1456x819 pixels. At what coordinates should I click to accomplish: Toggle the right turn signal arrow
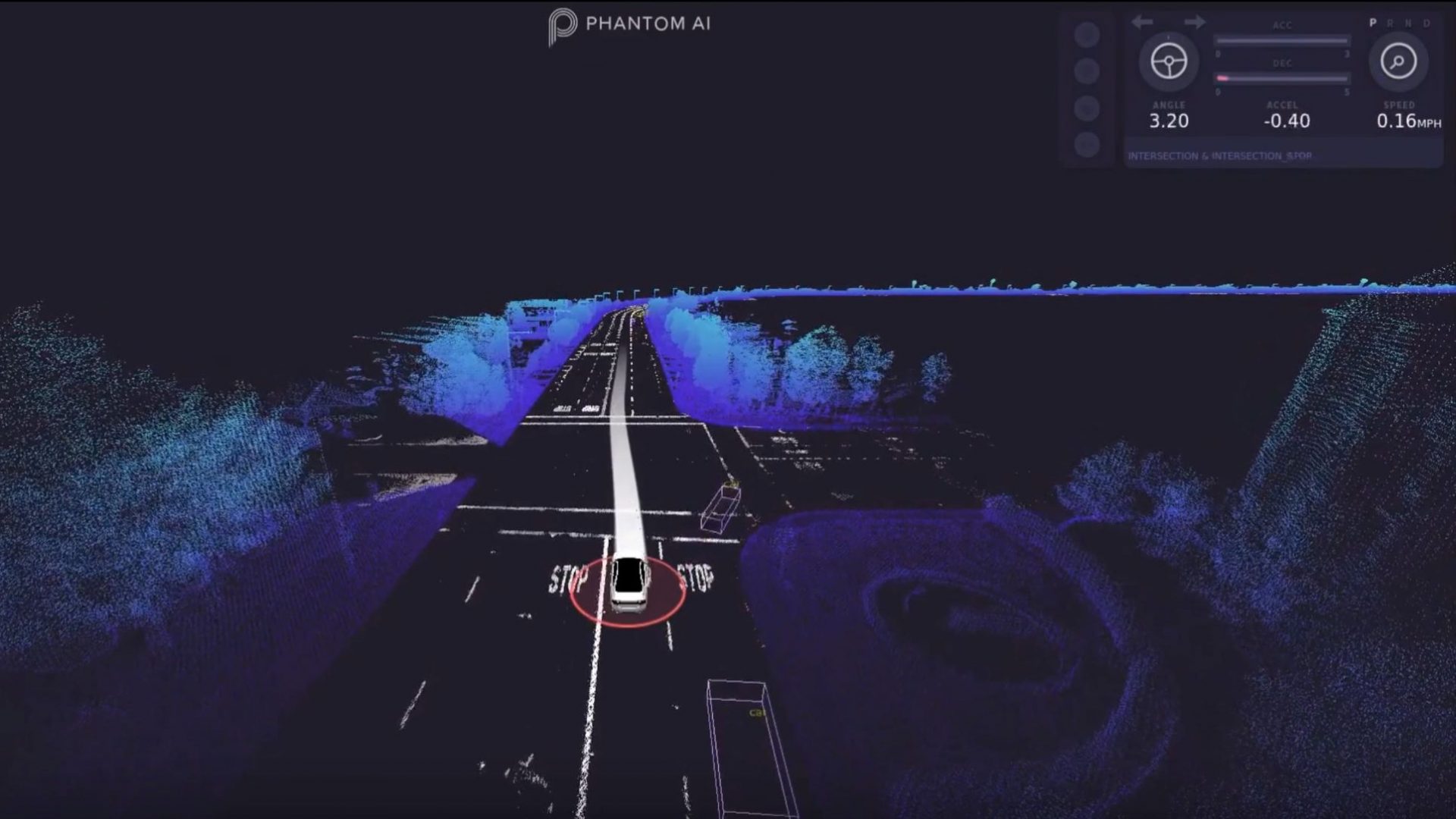point(1196,22)
